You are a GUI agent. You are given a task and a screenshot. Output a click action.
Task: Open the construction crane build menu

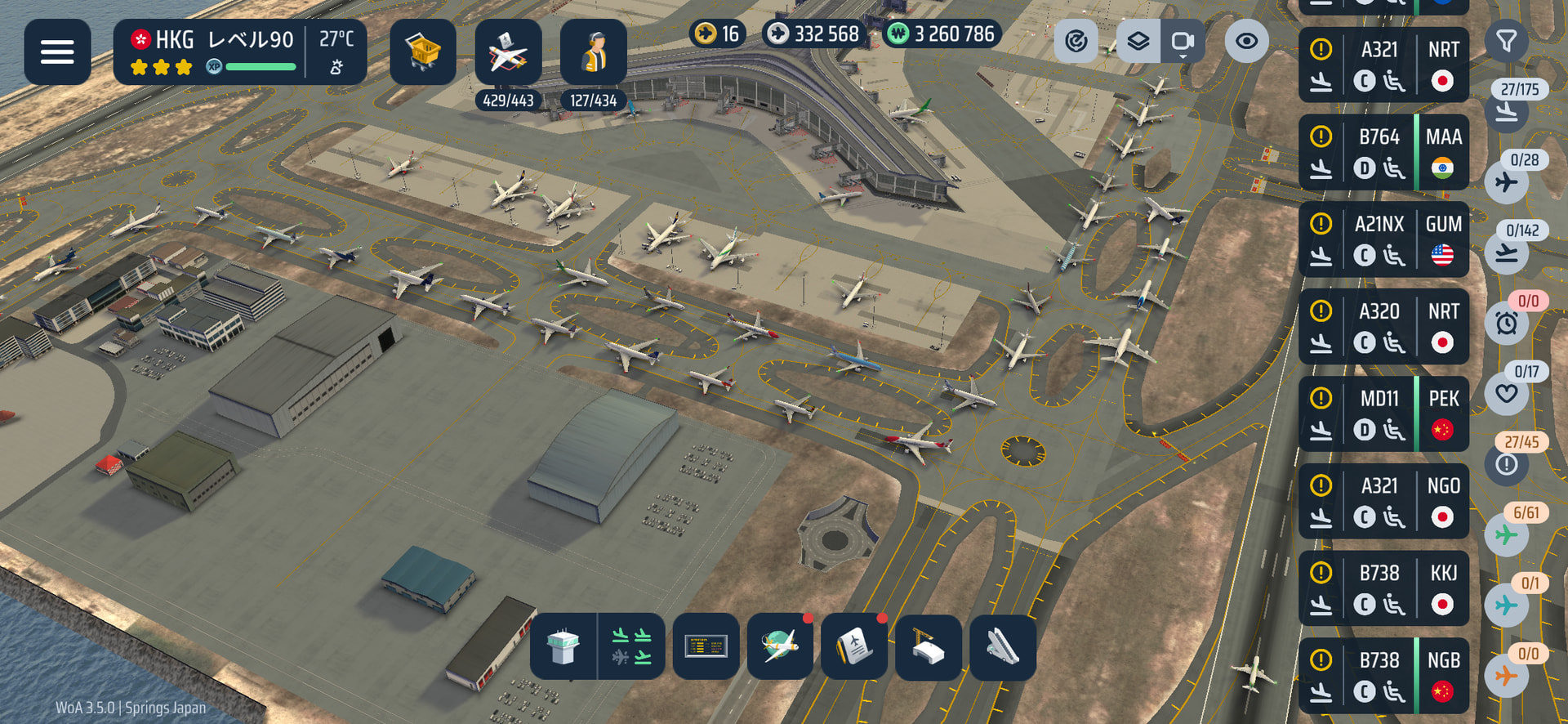928,647
